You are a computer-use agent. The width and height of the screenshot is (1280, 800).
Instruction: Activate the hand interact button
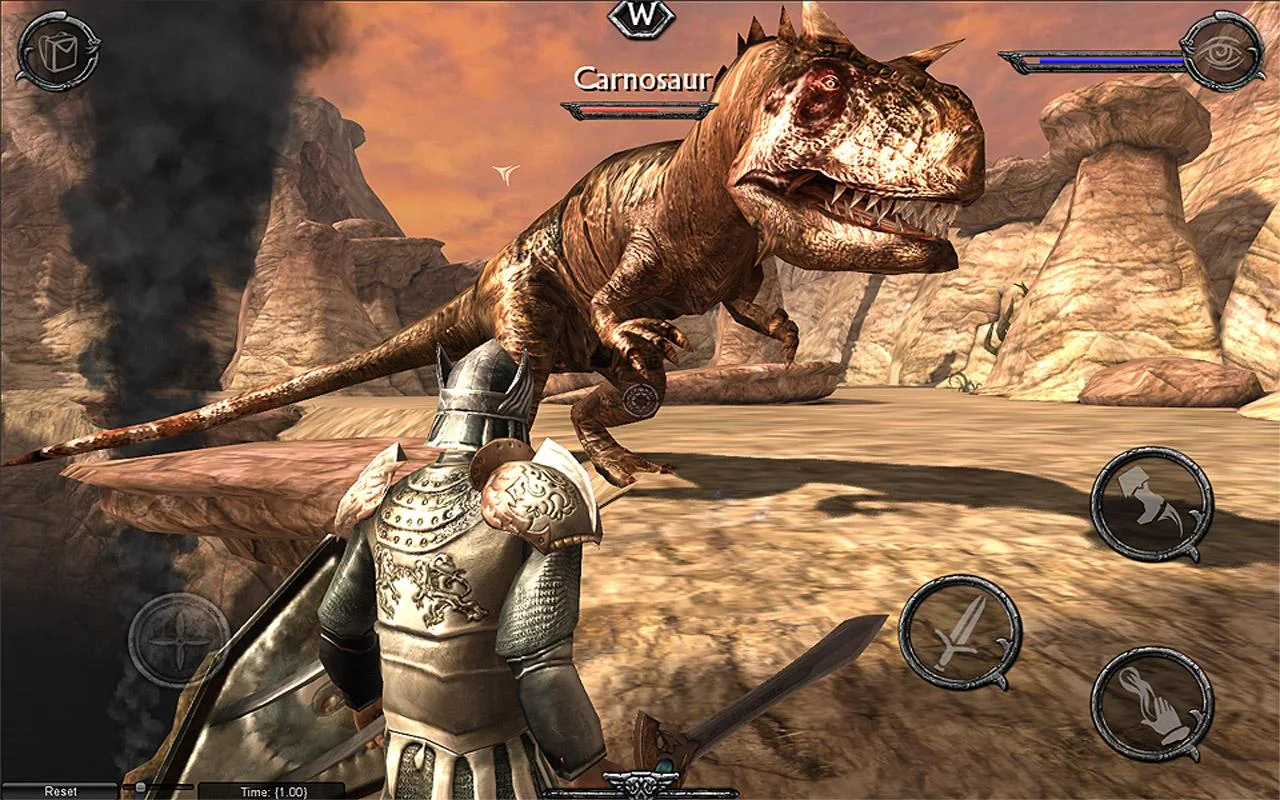coord(1151,704)
